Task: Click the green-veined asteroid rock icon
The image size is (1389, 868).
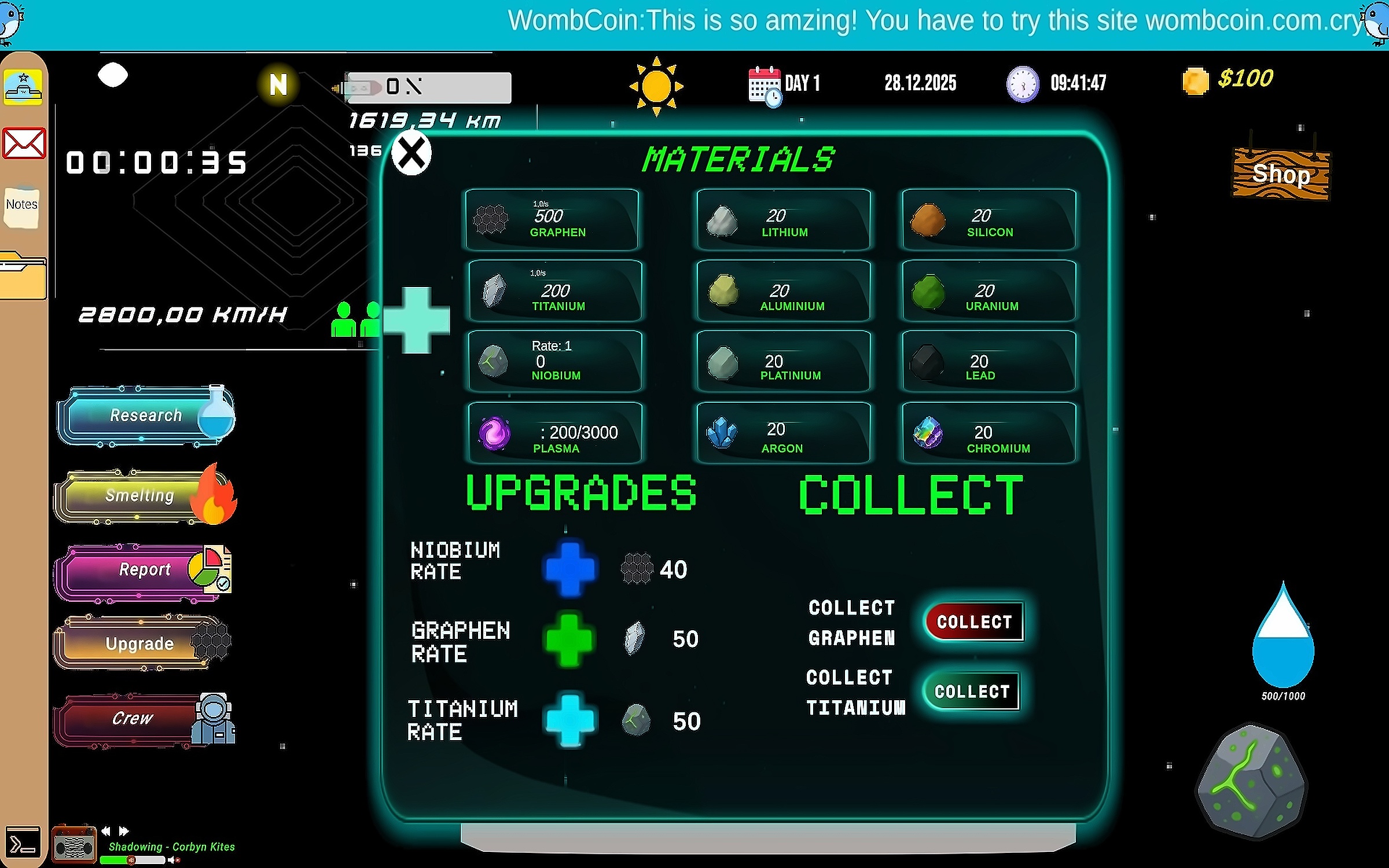Action: 1252,781
